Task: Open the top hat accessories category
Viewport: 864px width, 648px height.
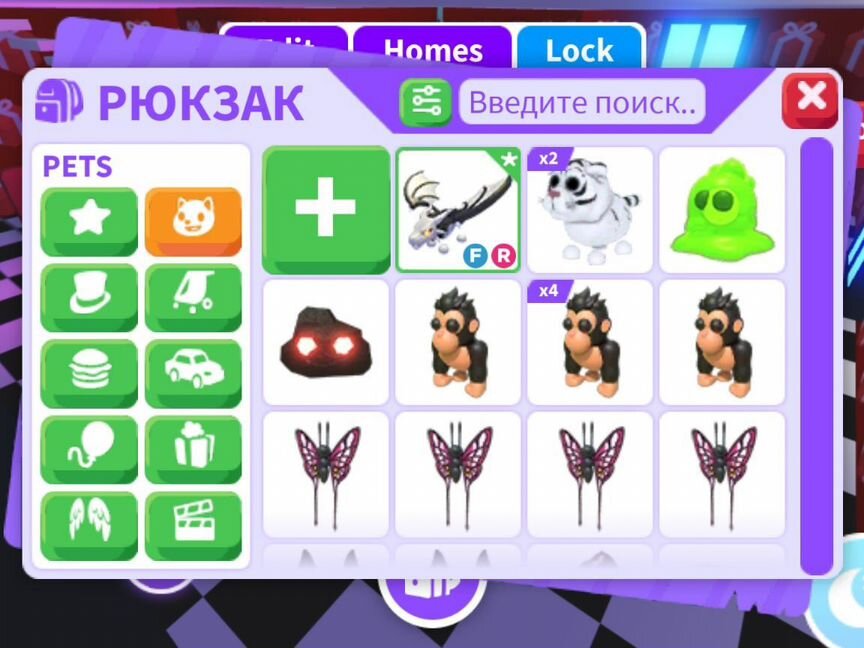Action: pyautogui.click(x=89, y=297)
